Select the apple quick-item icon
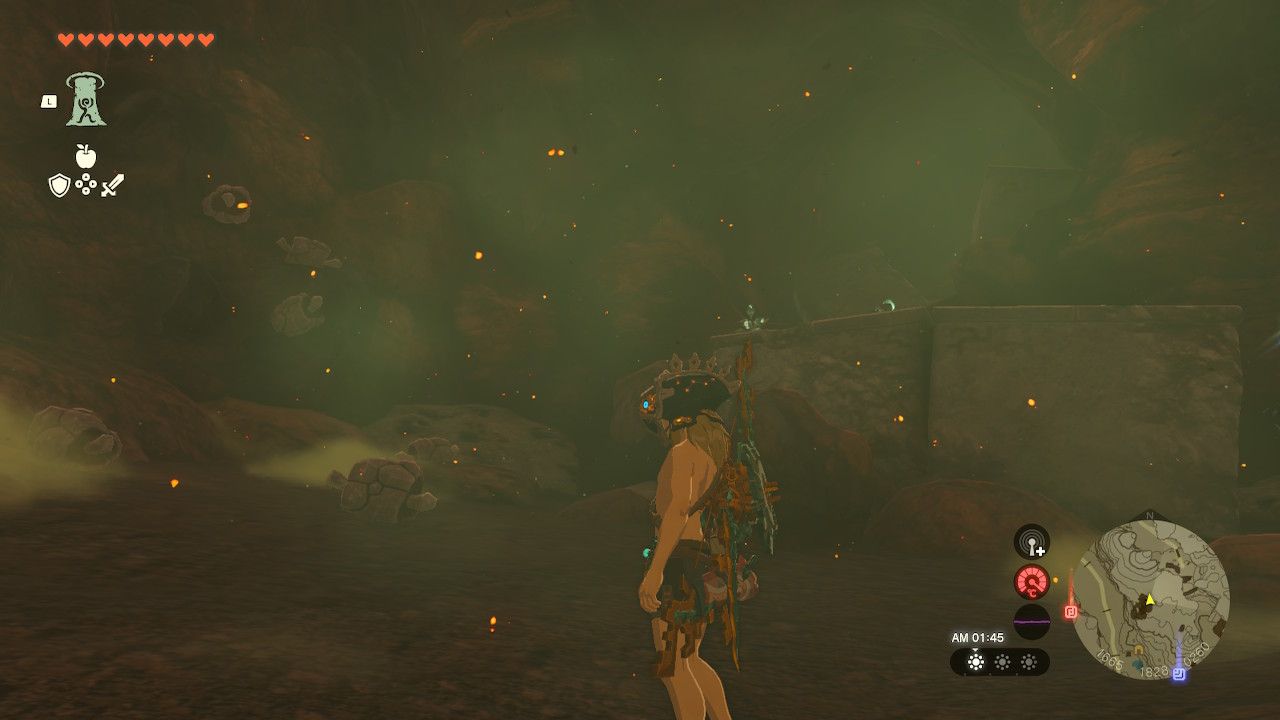This screenshot has width=1280, height=720. pos(86,157)
